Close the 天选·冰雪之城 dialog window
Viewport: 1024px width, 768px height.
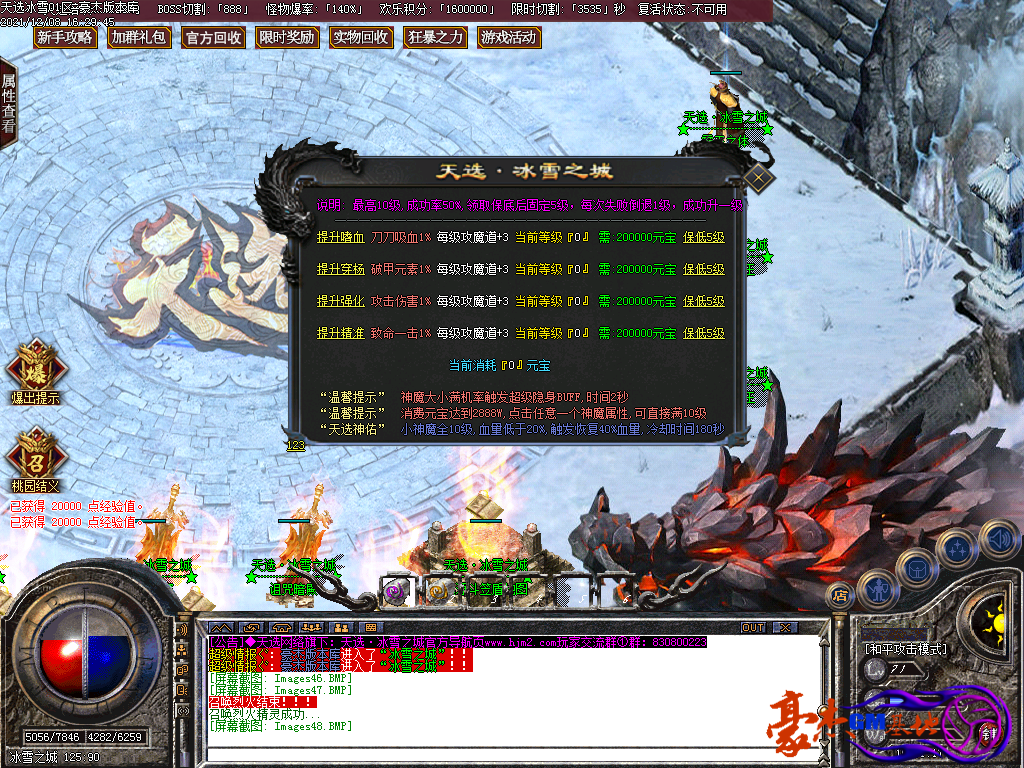point(759,179)
